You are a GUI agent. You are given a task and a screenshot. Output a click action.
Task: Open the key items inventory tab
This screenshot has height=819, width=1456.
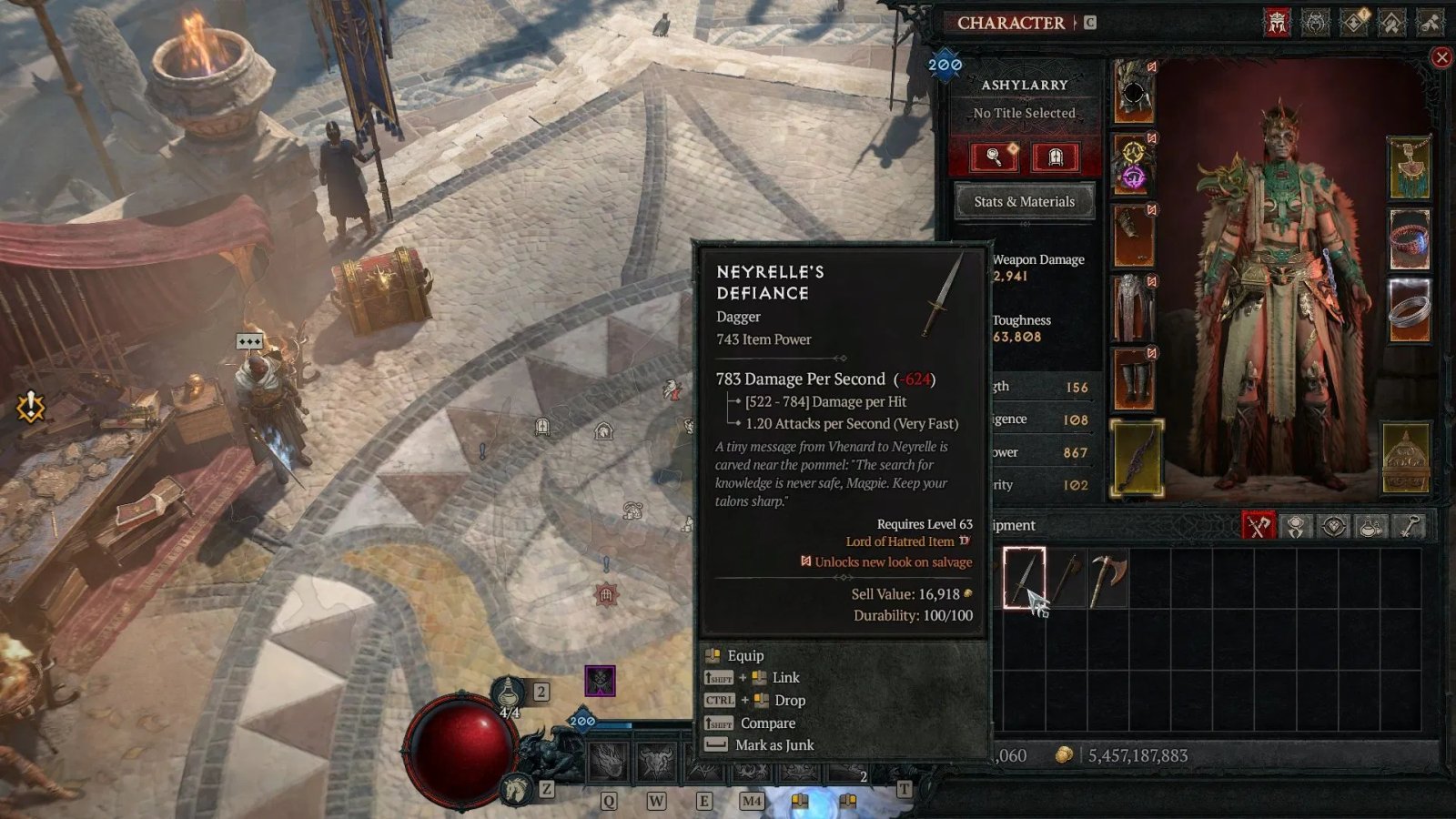pyautogui.click(x=1410, y=526)
